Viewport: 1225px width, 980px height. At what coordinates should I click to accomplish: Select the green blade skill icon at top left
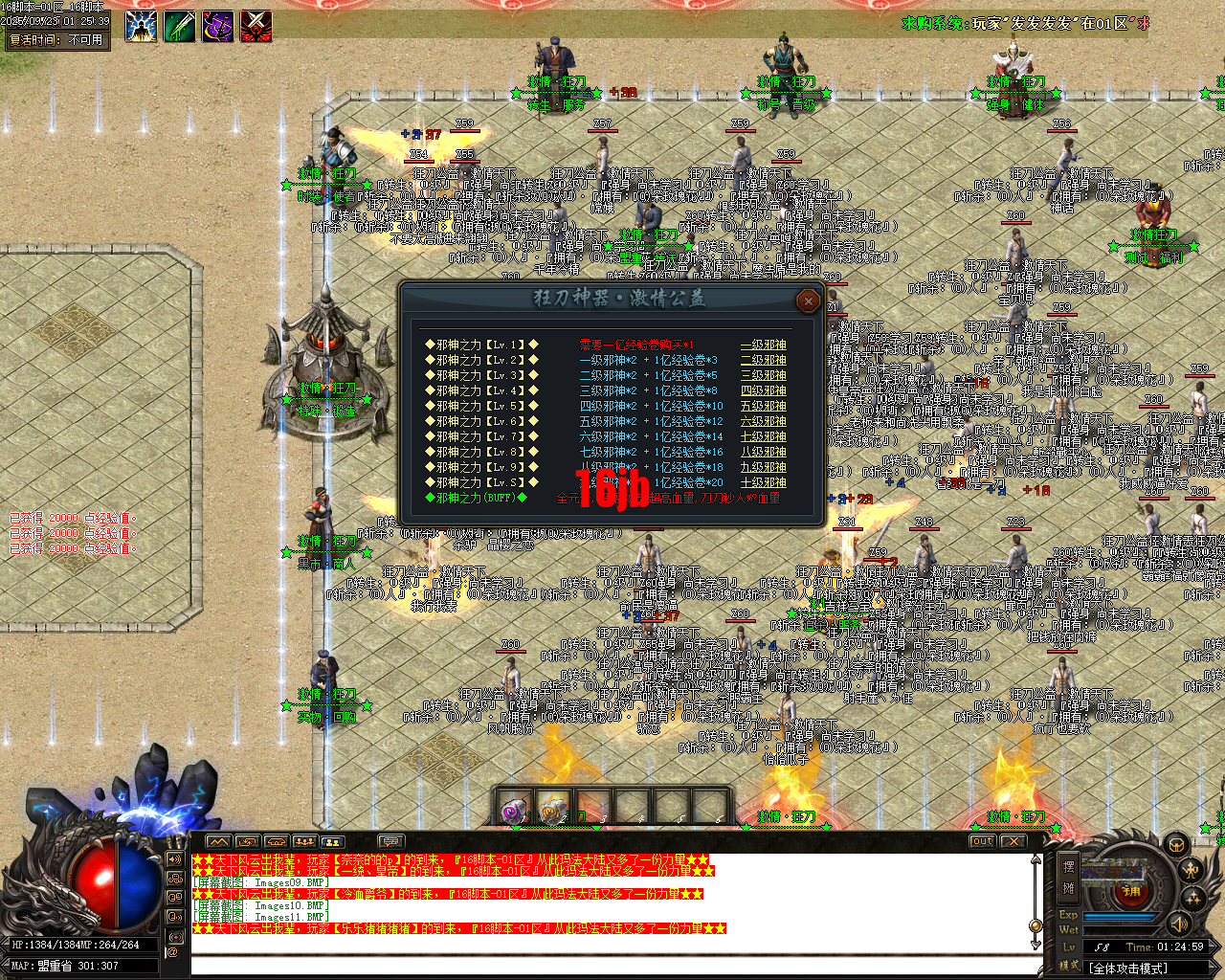[x=179, y=26]
